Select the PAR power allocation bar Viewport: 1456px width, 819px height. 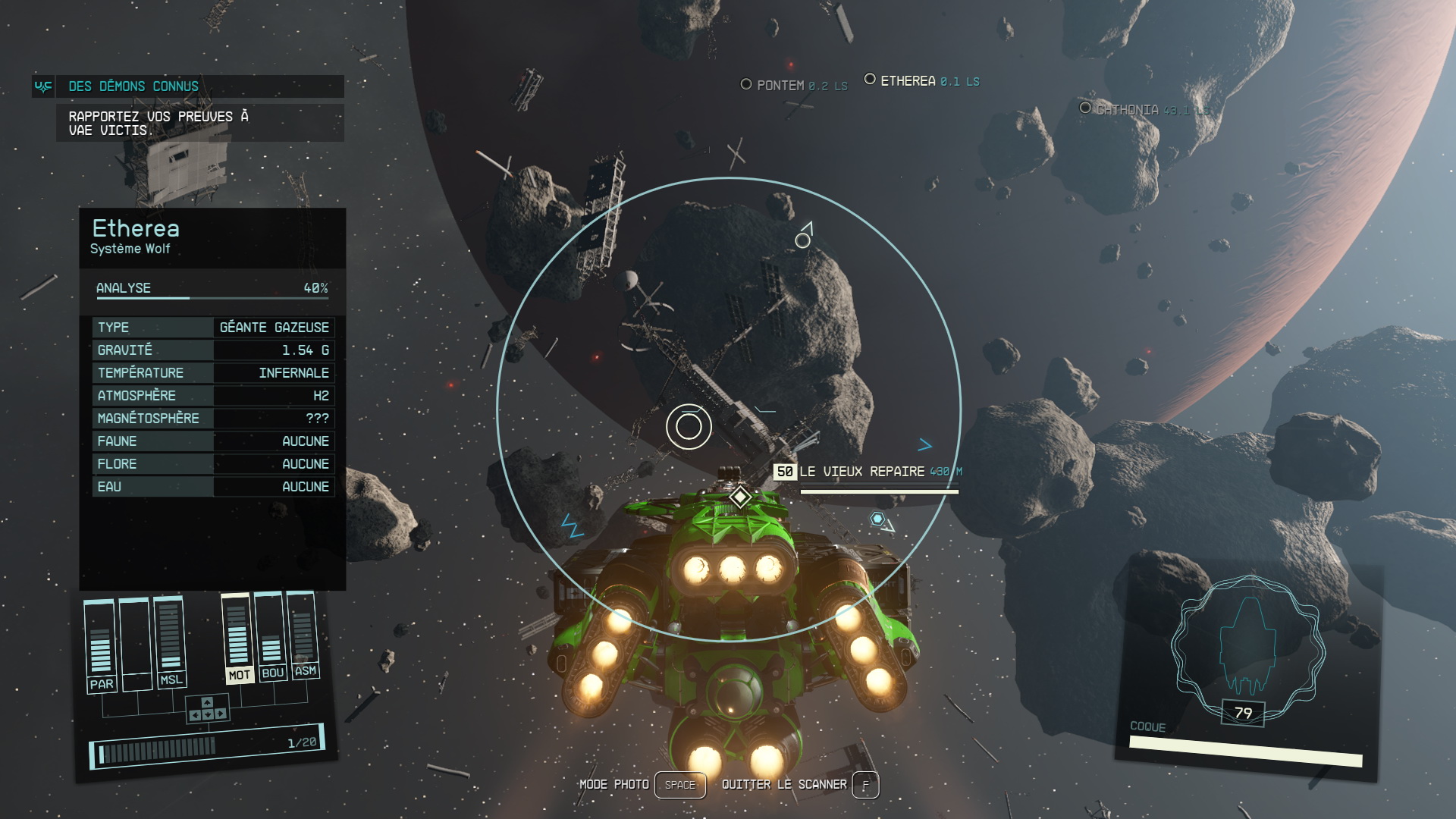(100, 643)
